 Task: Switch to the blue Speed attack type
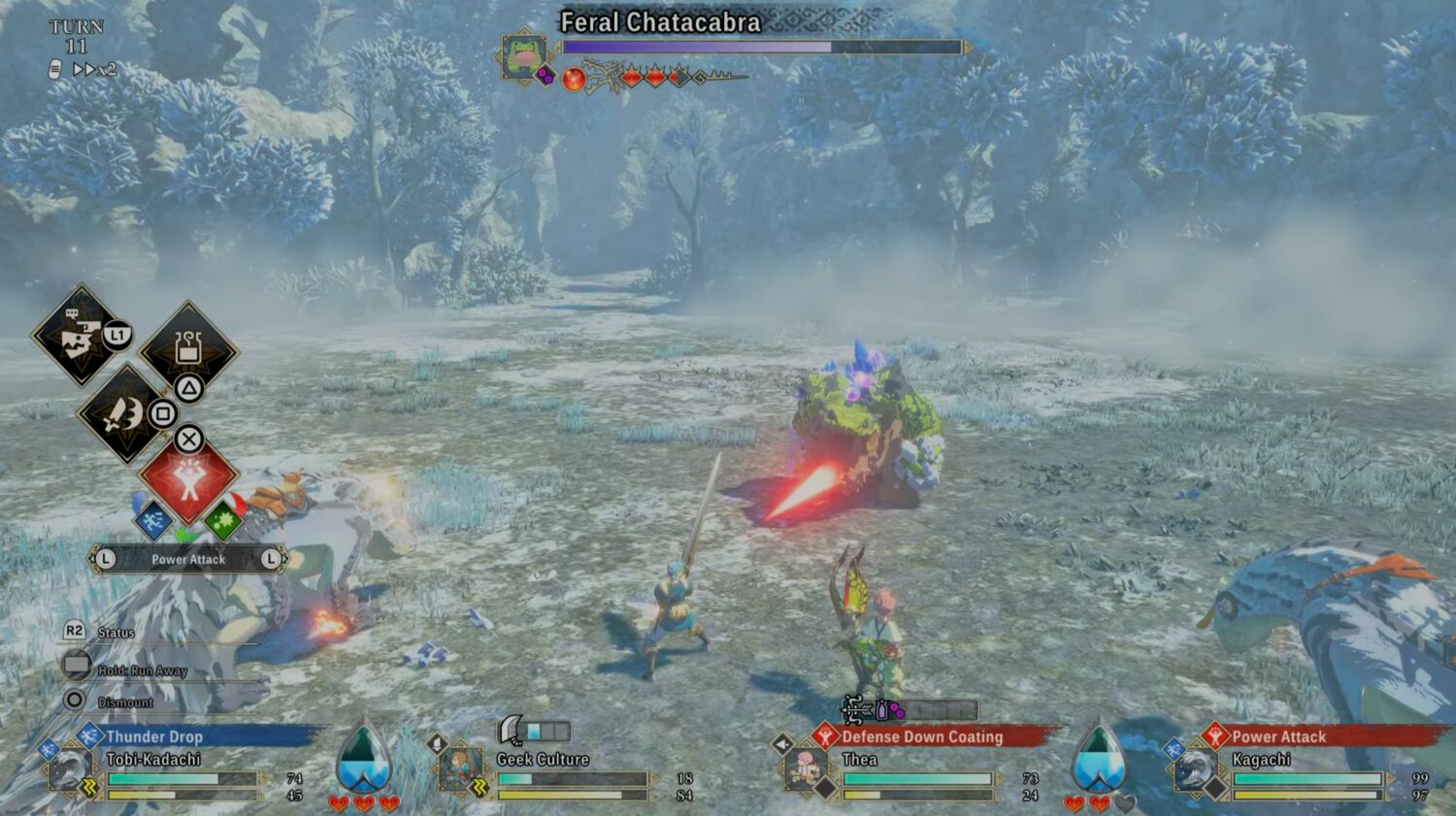coord(152,521)
